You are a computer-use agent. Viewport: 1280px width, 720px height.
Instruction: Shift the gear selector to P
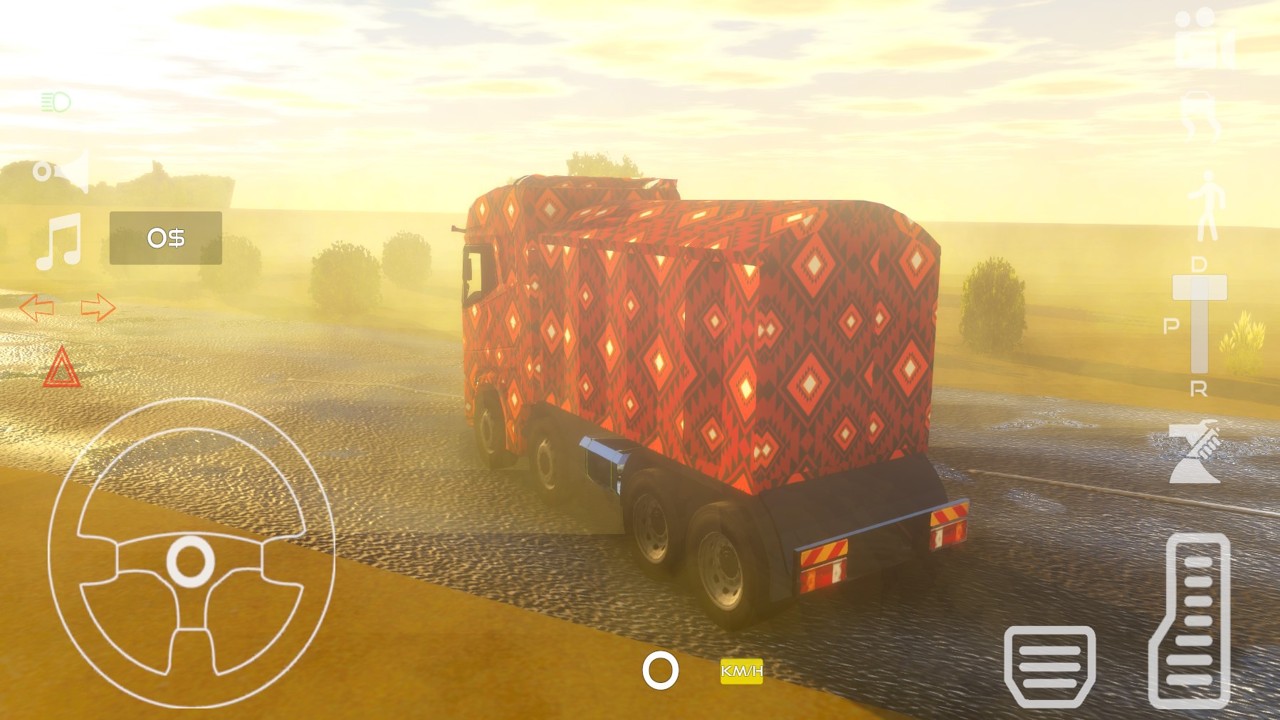click(1171, 326)
